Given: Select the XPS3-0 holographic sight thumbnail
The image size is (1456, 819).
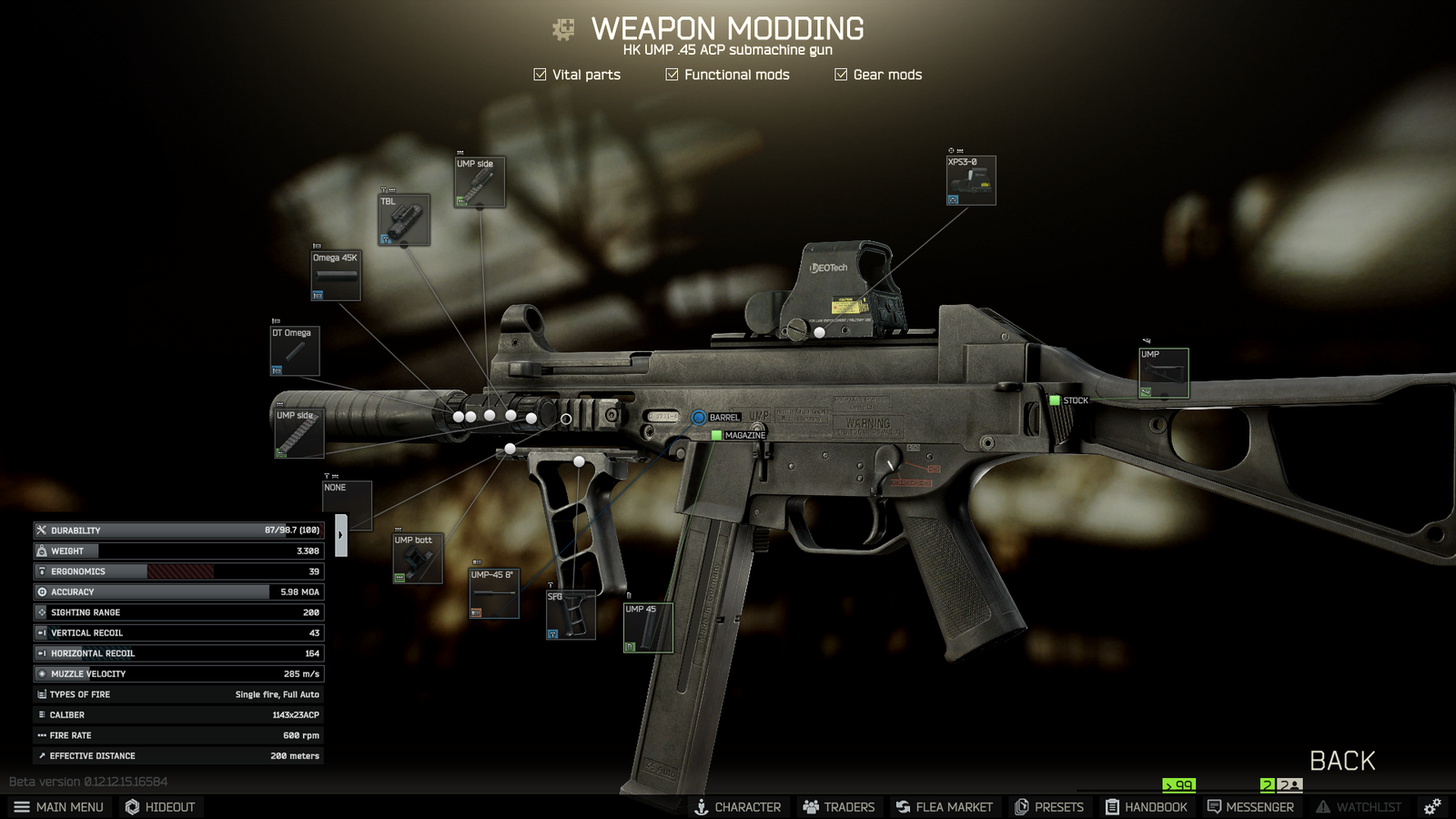Looking at the screenshot, I should [969, 179].
